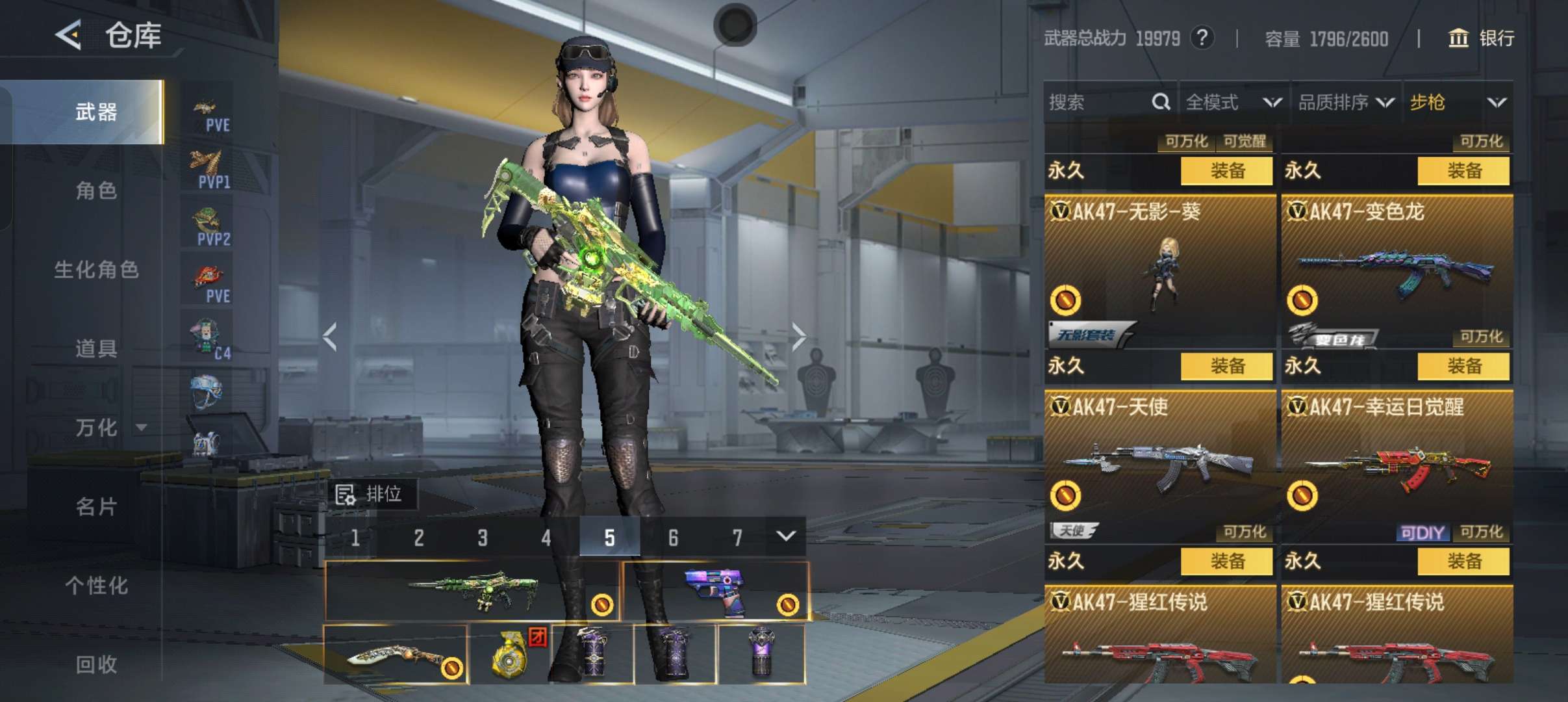Open the 步枪 weapon type dropdown
Screen dimensions: 1568x702
[1458, 102]
